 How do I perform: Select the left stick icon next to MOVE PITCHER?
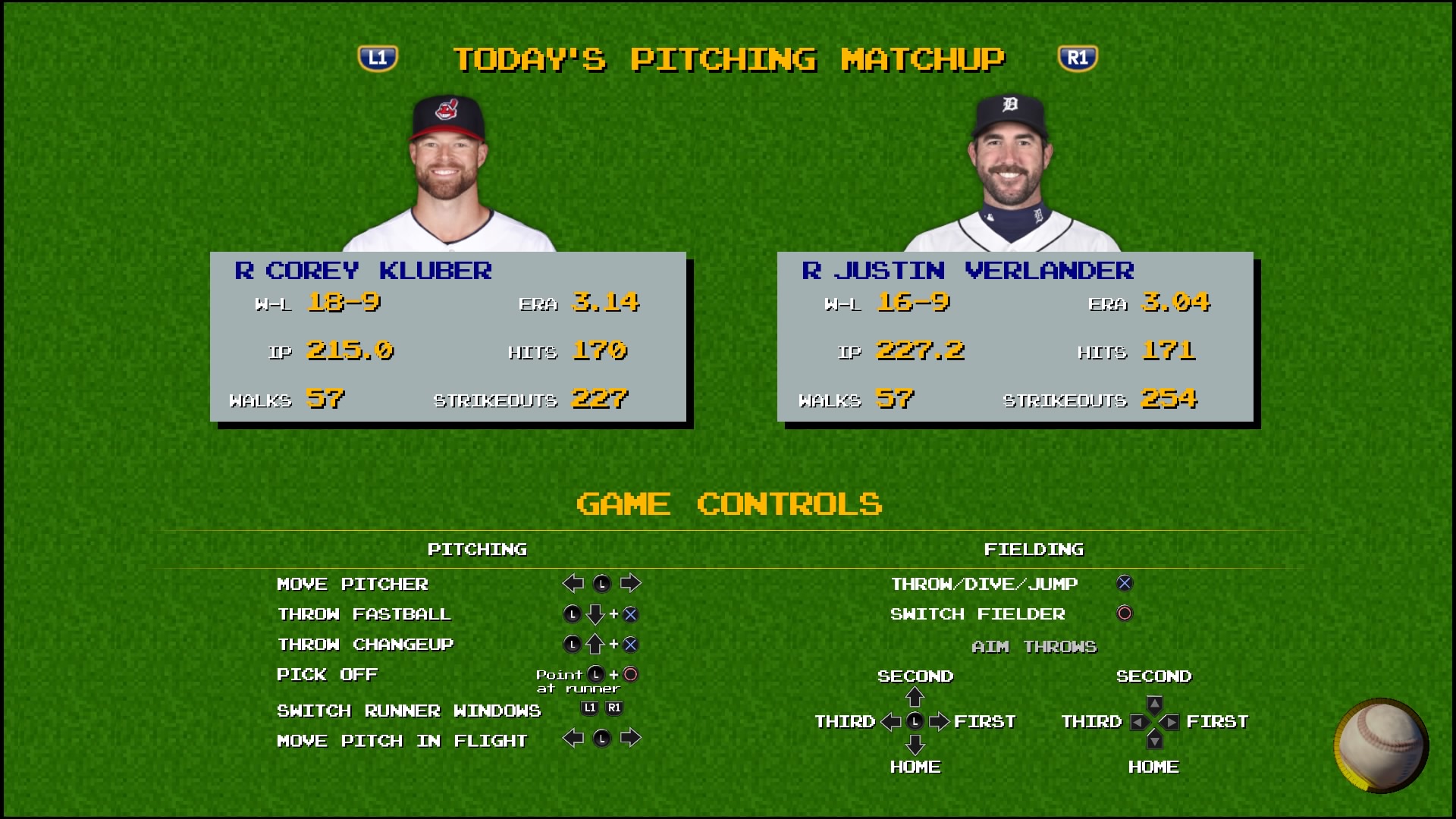click(x=603, y=583)
